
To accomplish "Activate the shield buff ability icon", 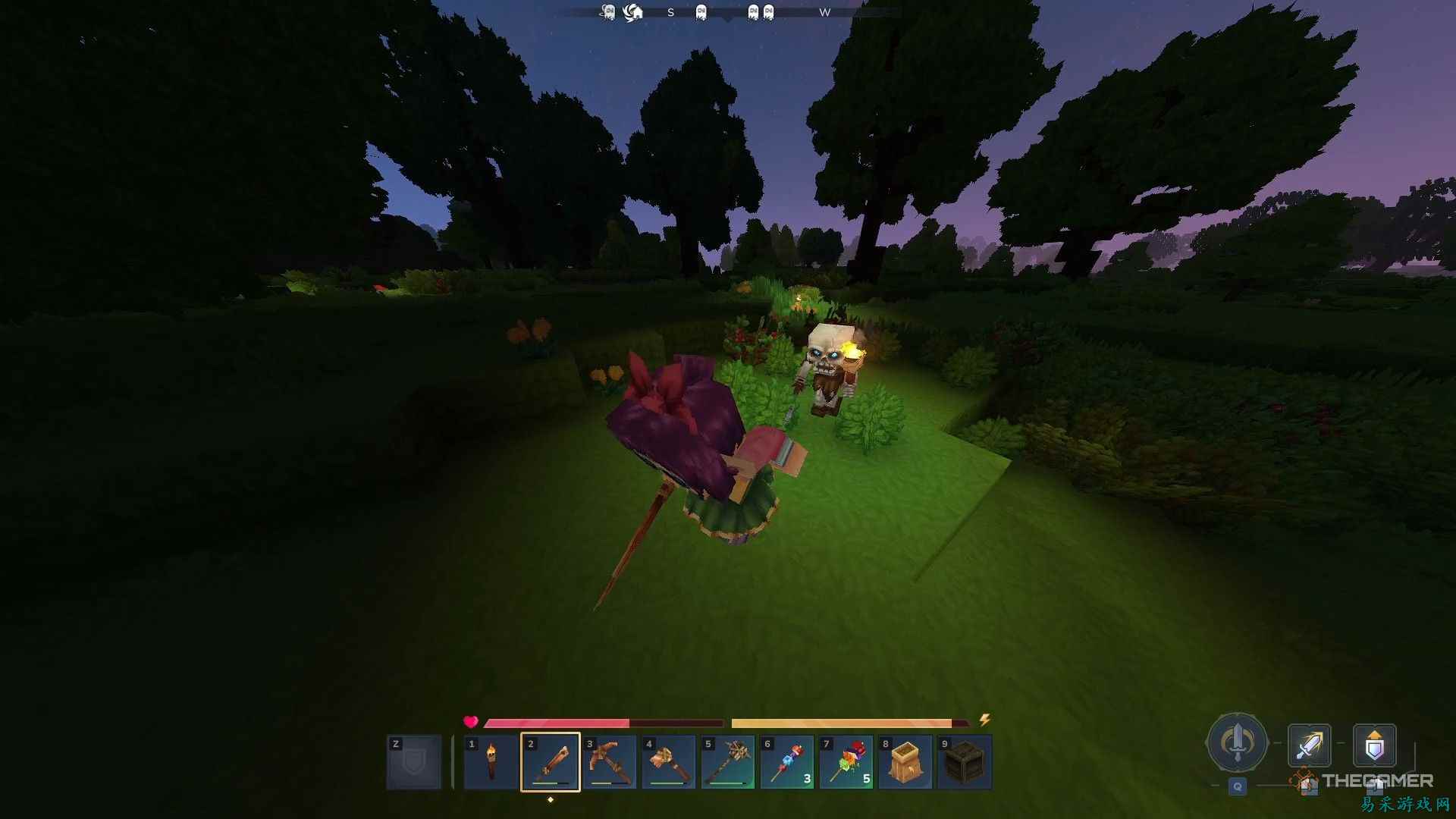I will tap(1375, 747).
